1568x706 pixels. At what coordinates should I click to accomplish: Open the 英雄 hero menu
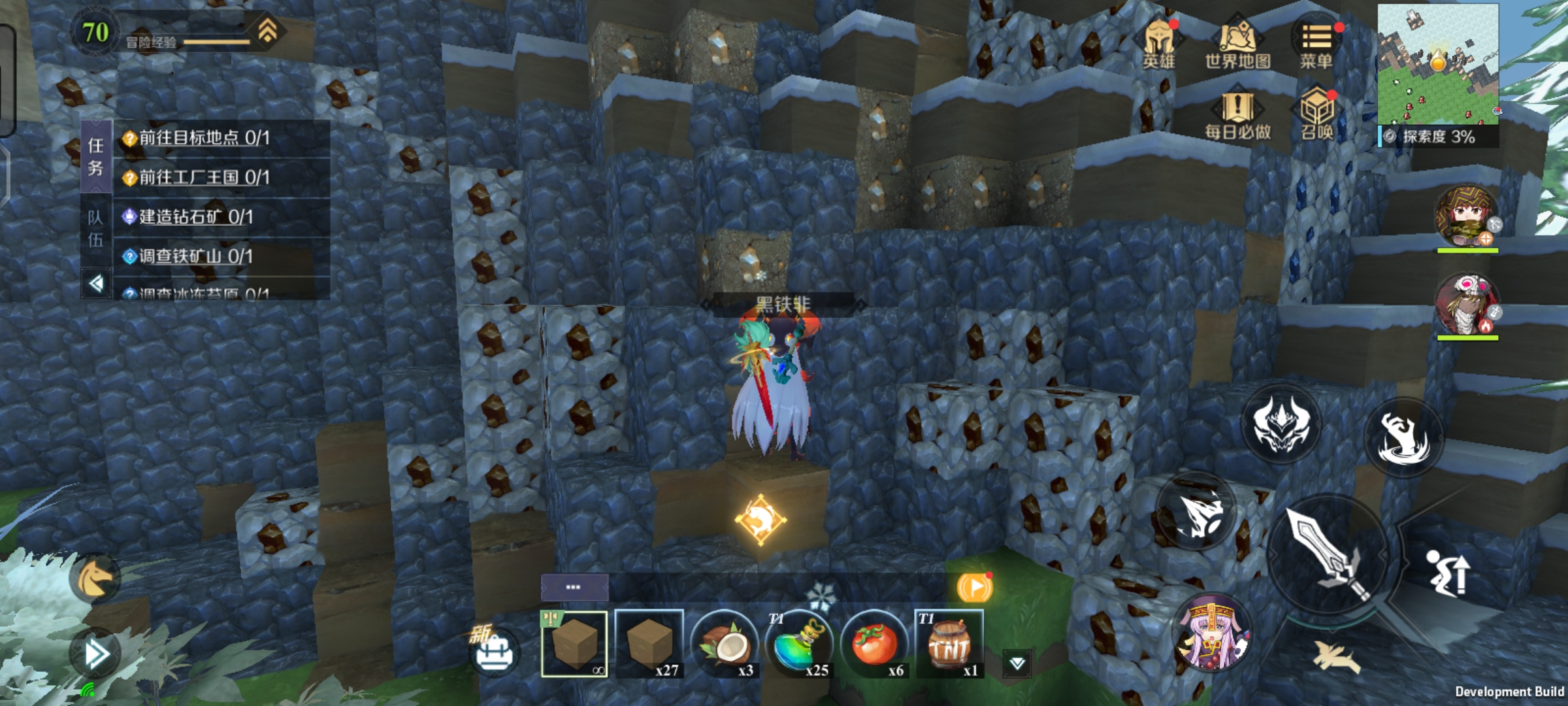(x=1158, y=43)
